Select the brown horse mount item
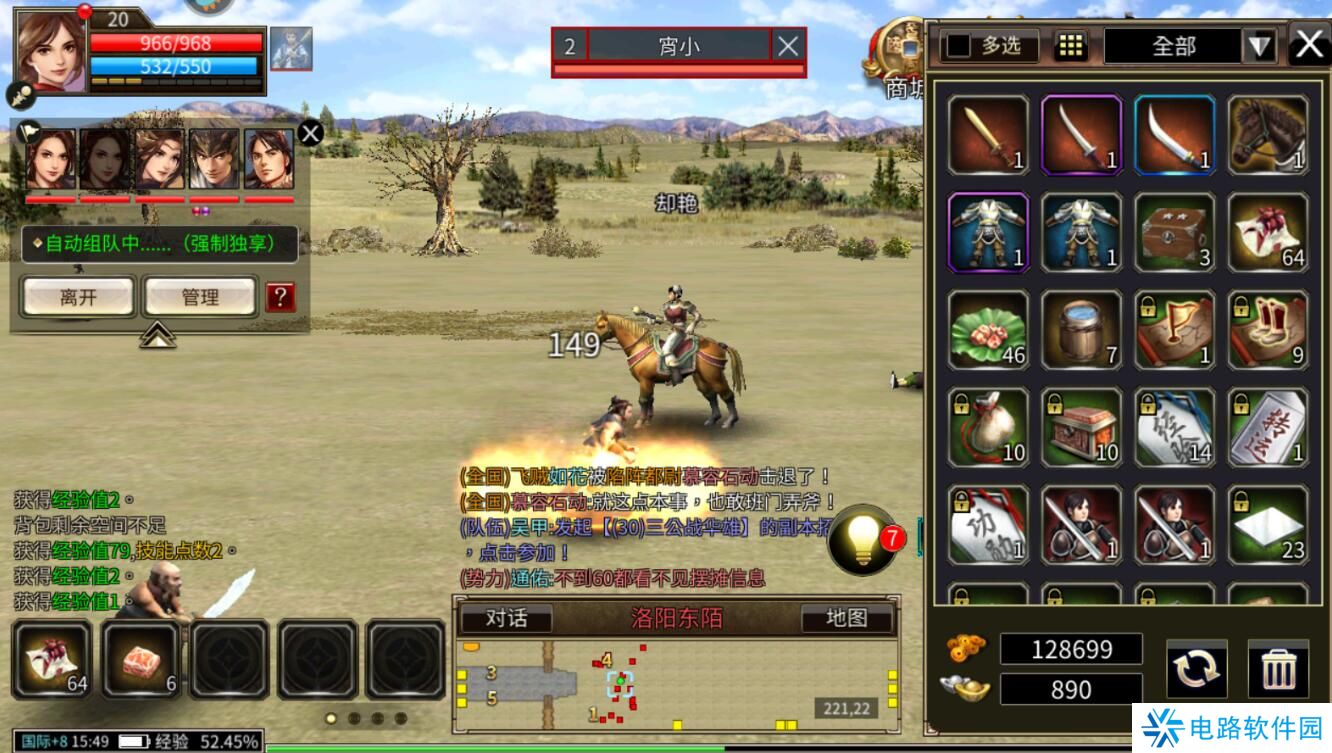Viewport: 1332px width, 753px height. click(1267, 135)
